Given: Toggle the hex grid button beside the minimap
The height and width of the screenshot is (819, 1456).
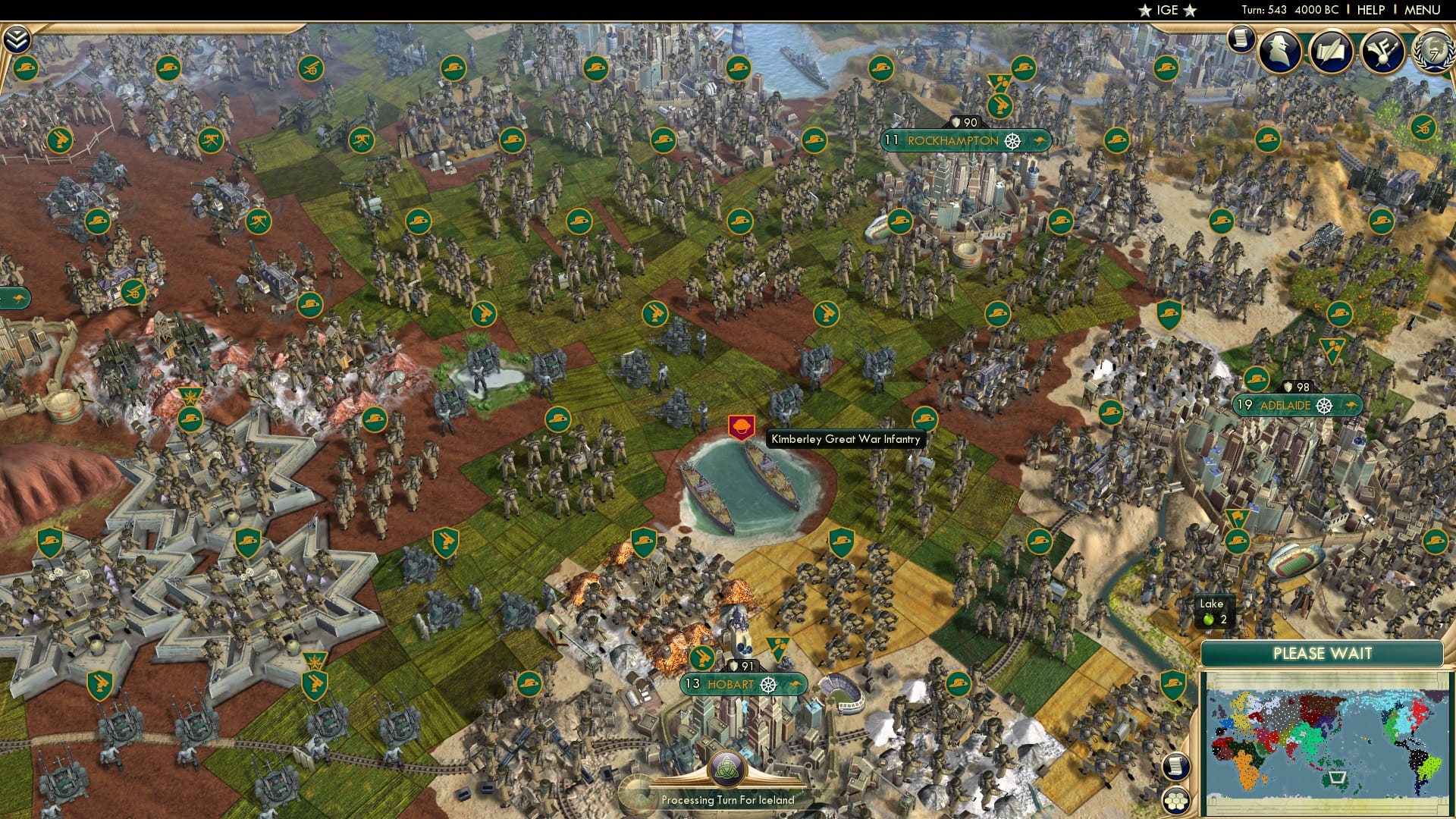Looking at the screenshot, I should [1176, 801].
